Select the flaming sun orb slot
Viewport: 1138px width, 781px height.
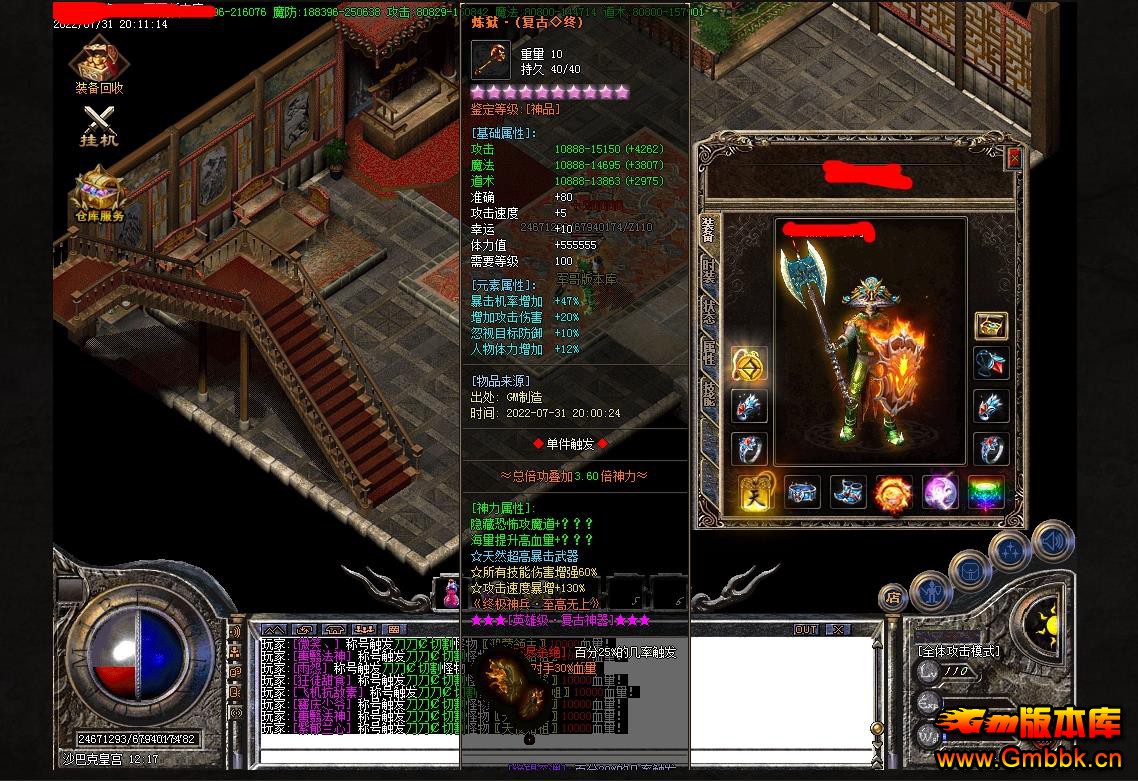point(894,492)
